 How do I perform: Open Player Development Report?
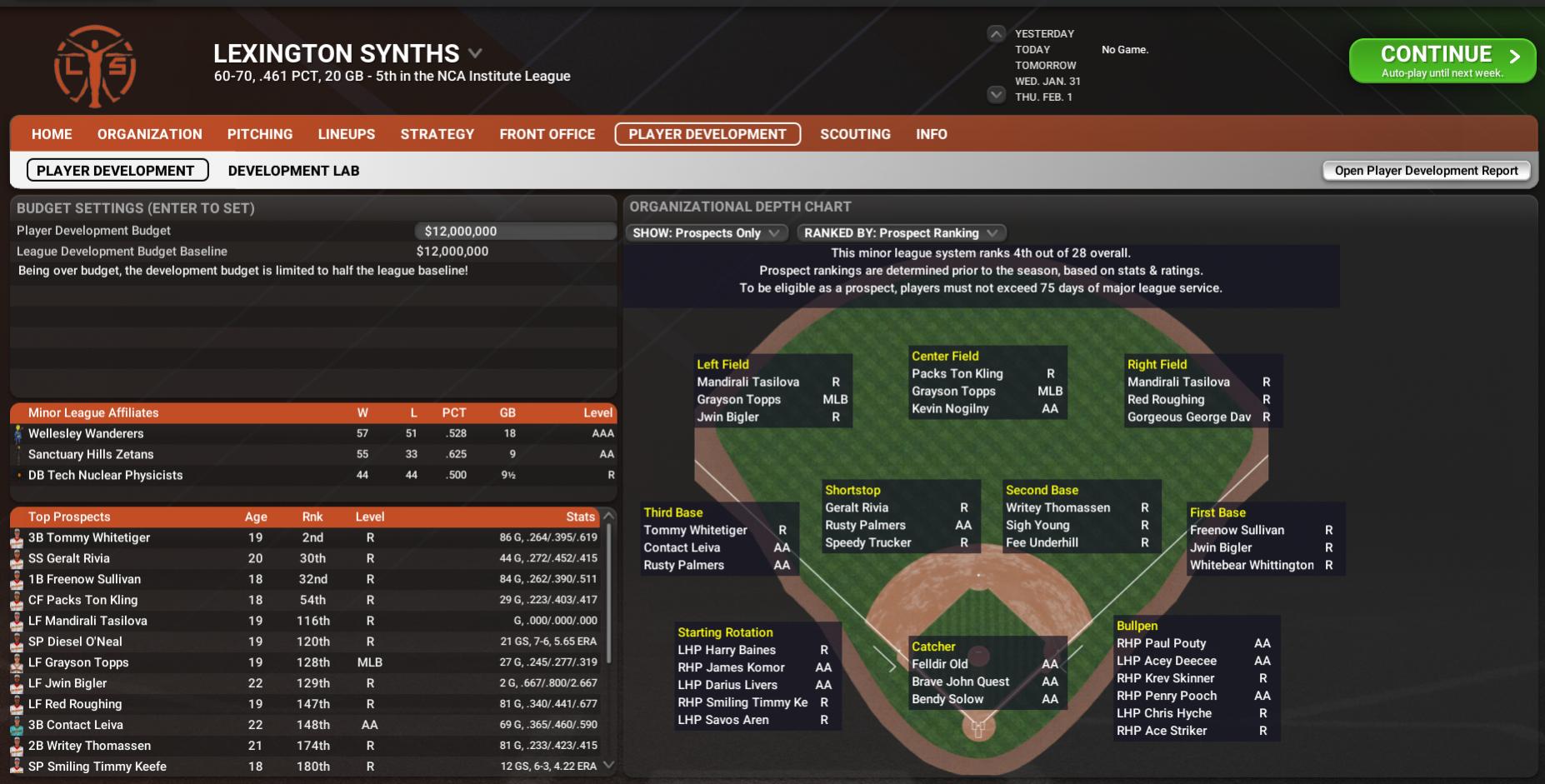1426,171
